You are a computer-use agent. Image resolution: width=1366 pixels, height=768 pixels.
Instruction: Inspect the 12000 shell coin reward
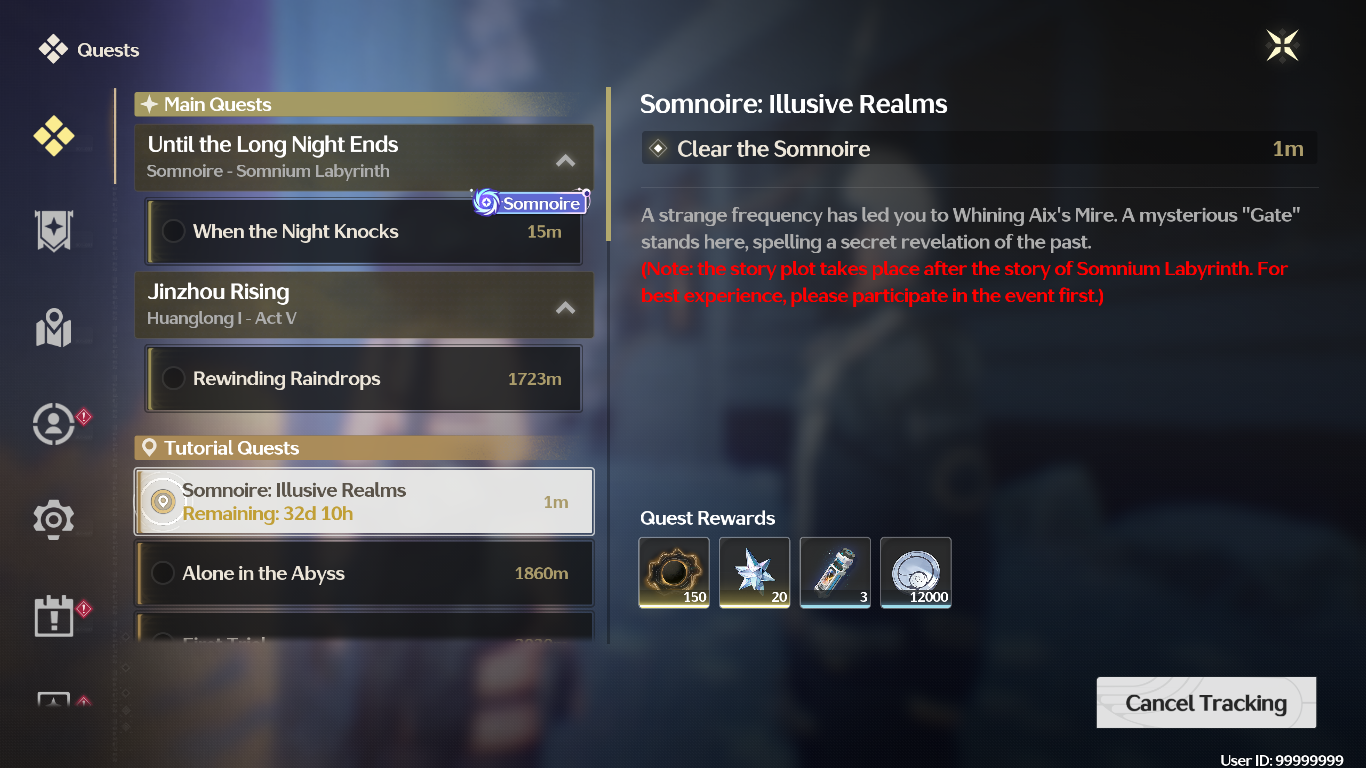[x=915, y=572]
